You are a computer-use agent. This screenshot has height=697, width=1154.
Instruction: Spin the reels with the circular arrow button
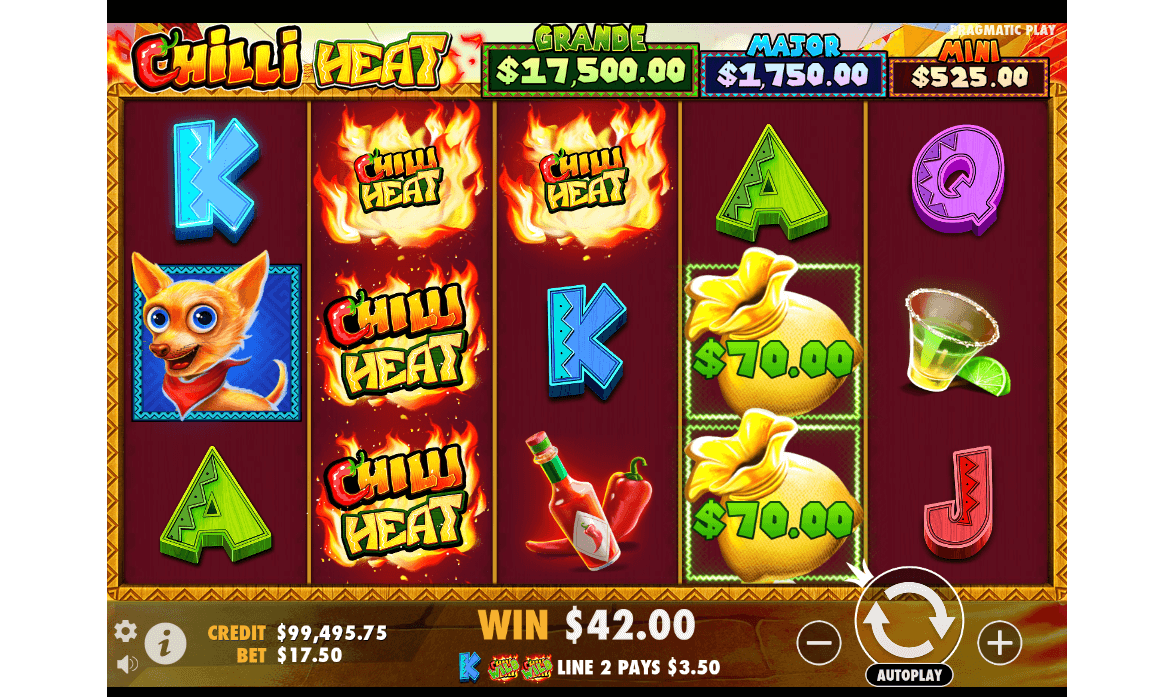908,620
